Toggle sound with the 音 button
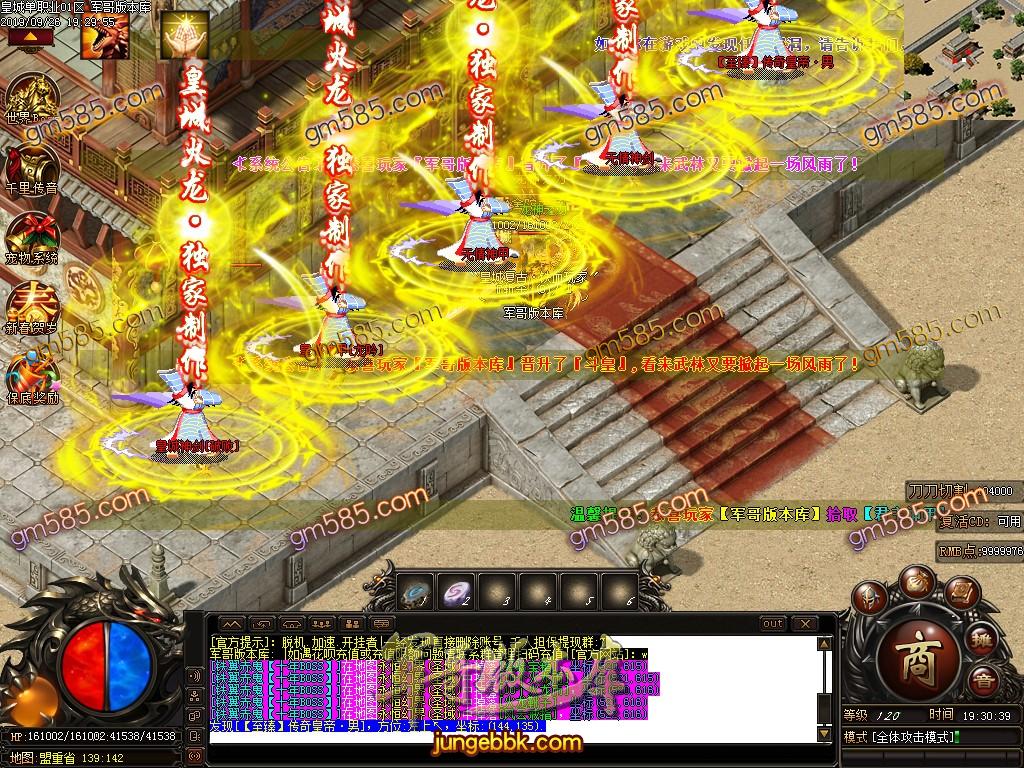This screenshot has height=768, width=1024. point(984,683)
